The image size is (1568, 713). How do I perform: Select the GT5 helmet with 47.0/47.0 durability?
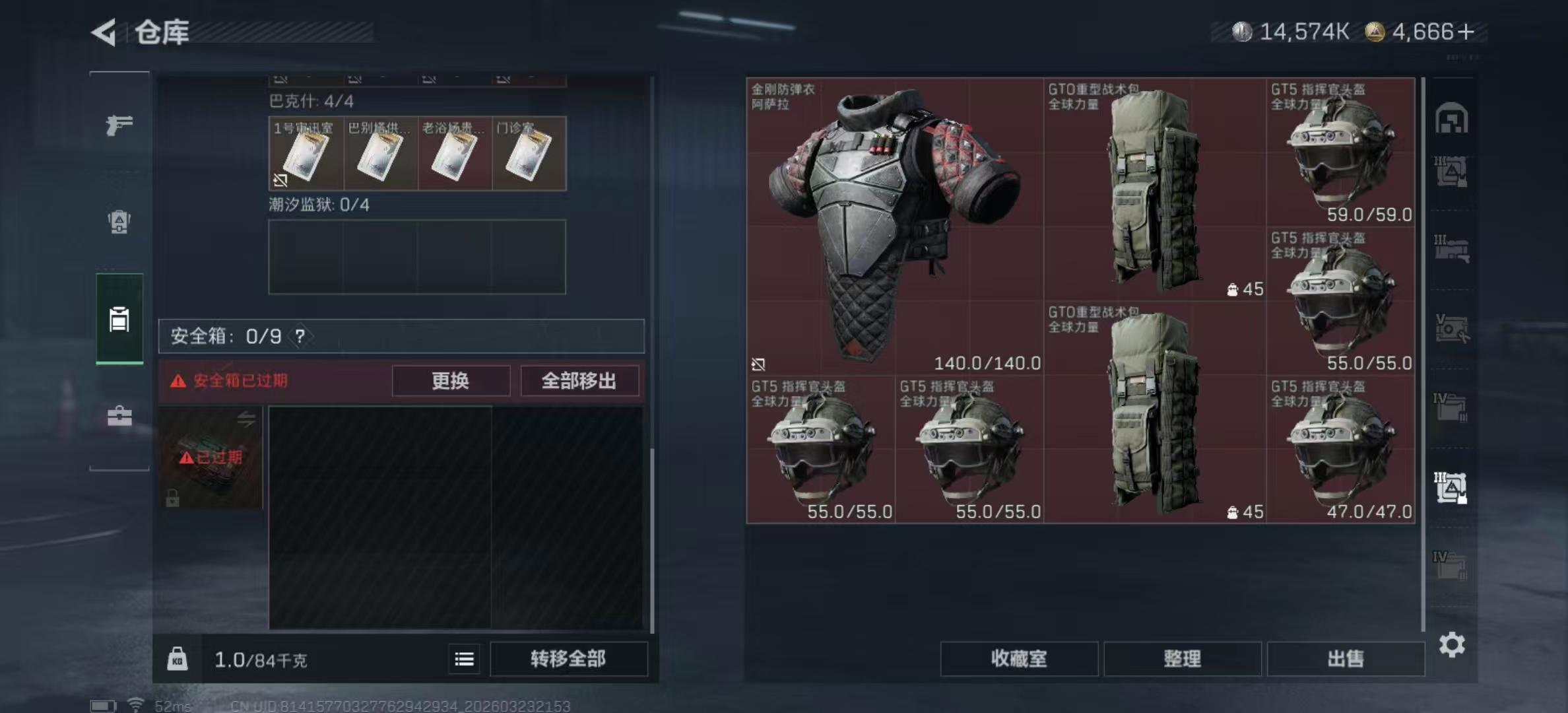(1340, 449)
